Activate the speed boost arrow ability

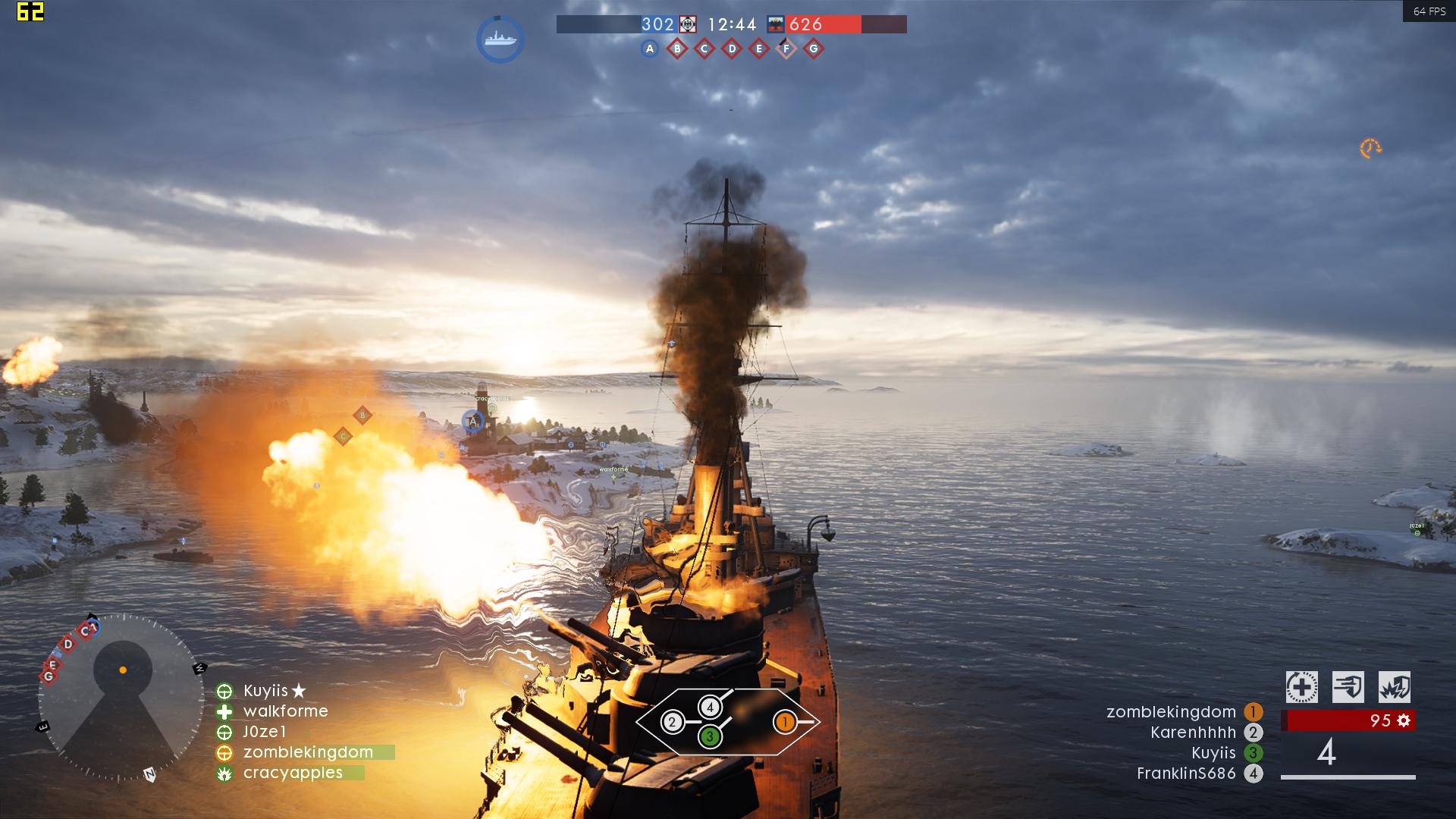(1348, 688)
